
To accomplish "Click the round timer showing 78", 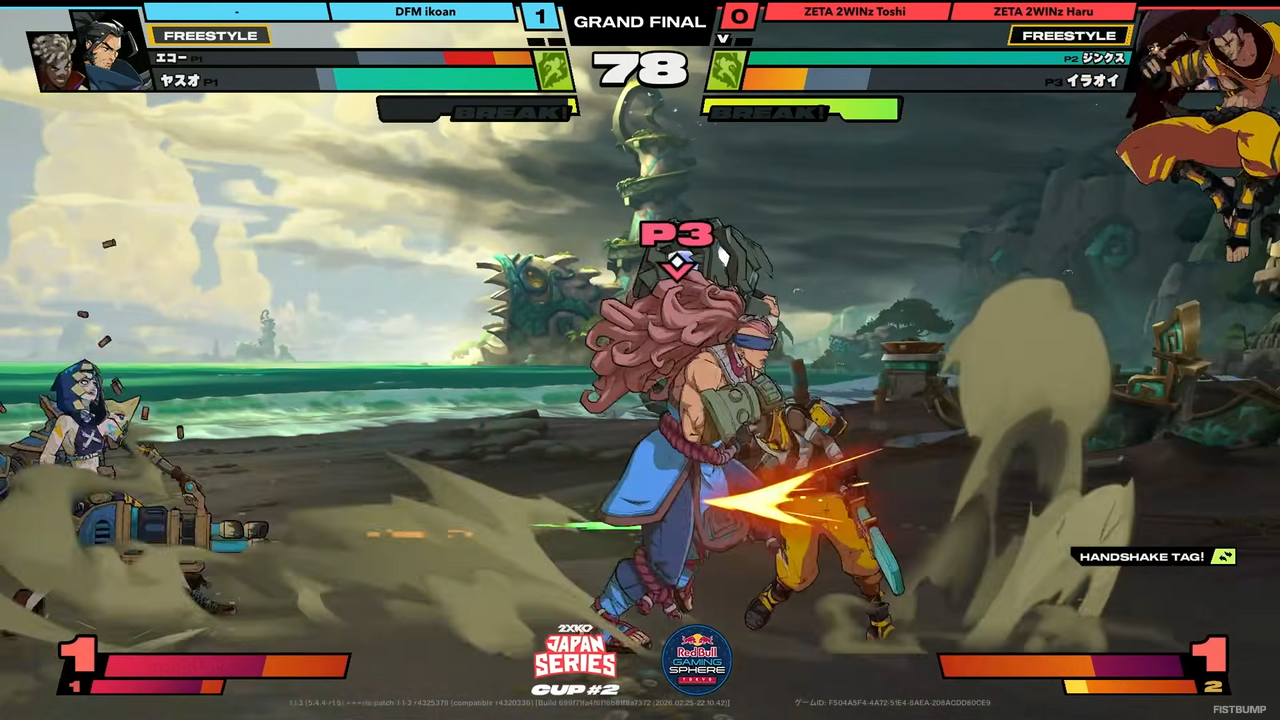I will (640, 70).
